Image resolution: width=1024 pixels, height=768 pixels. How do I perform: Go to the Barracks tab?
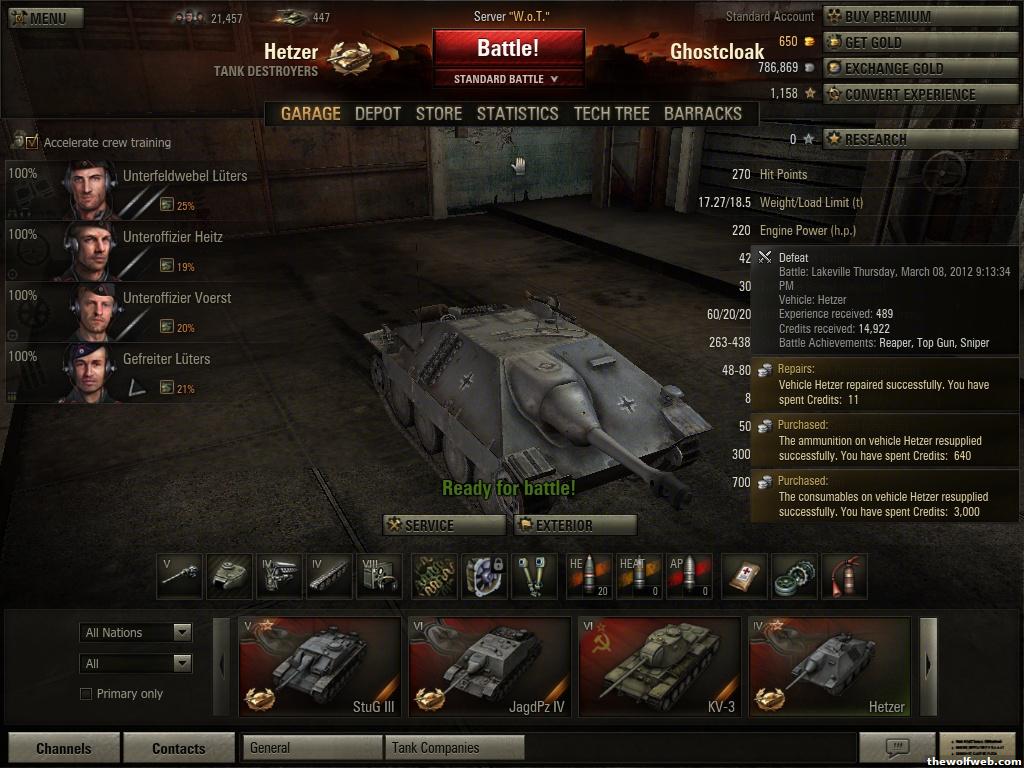click(x=703, y=113)
